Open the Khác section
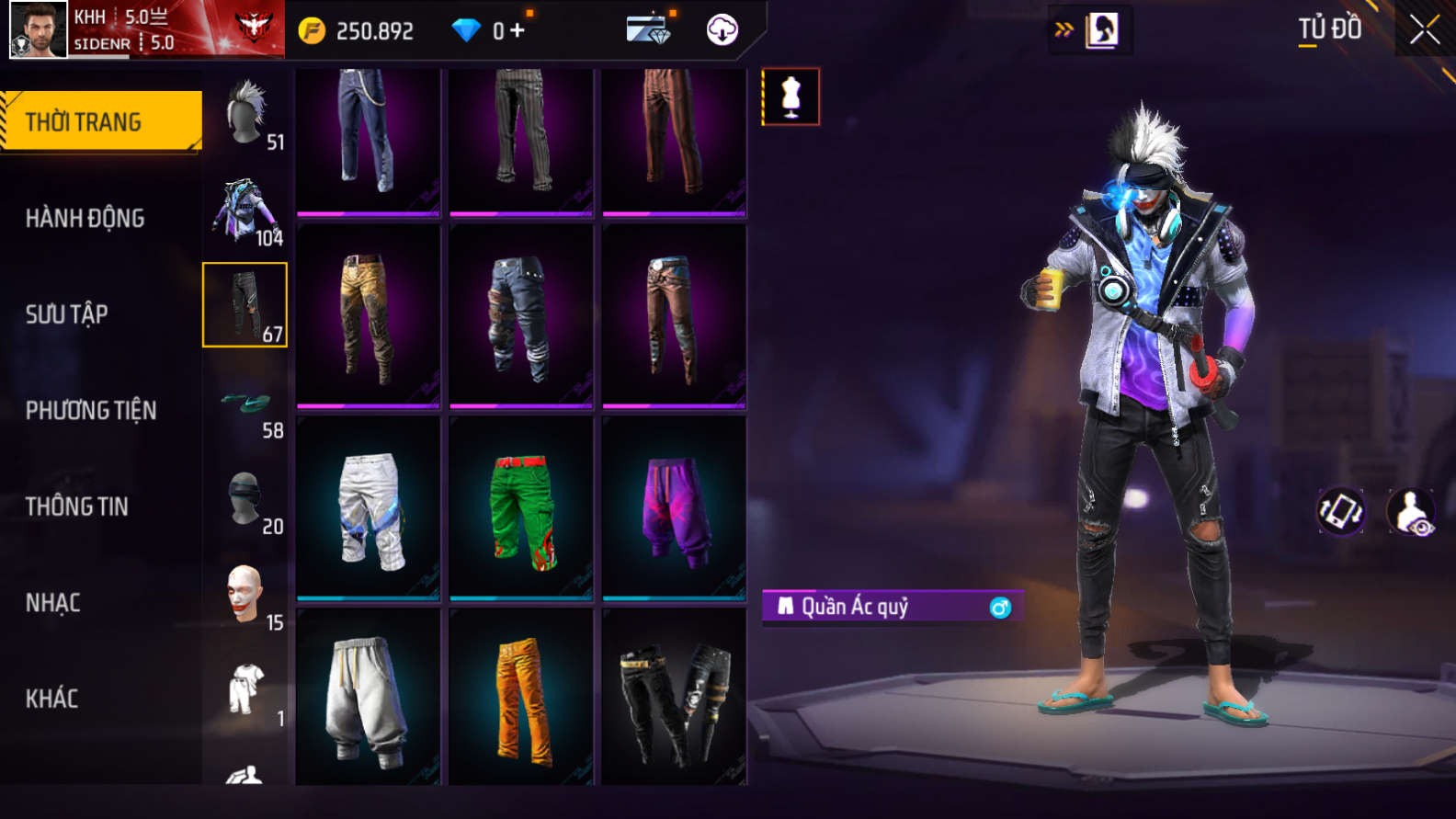1456x819 pixels. tap(51, 699)
